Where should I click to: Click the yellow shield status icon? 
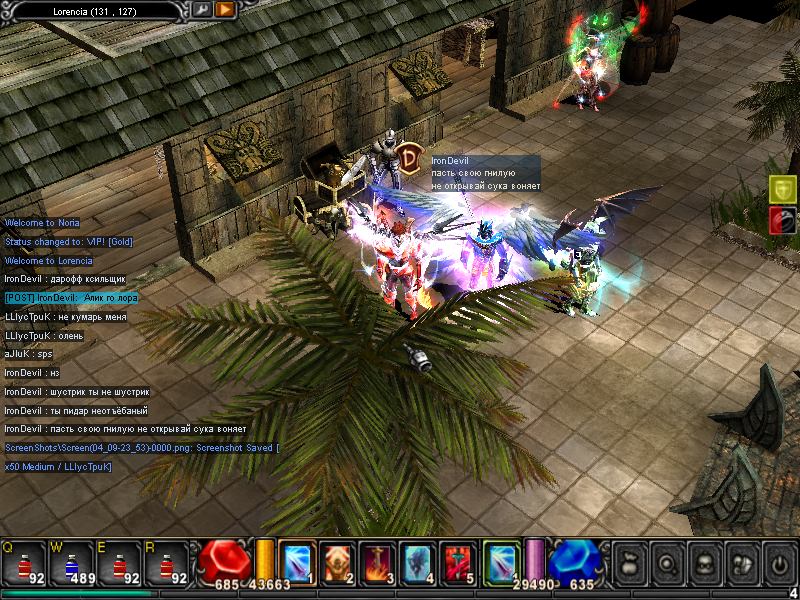coord(783,188)
